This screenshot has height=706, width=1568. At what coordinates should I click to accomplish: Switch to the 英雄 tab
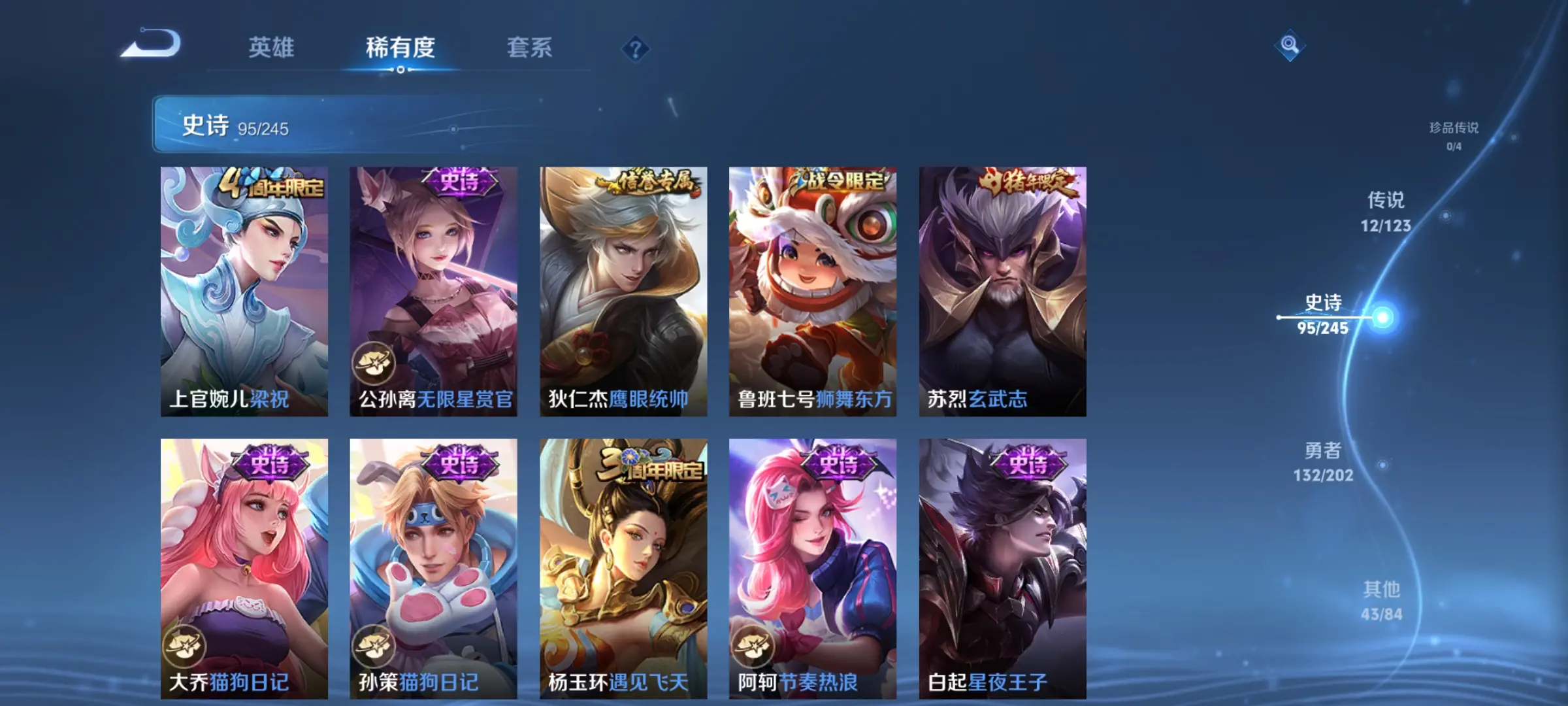click(271, 48)
